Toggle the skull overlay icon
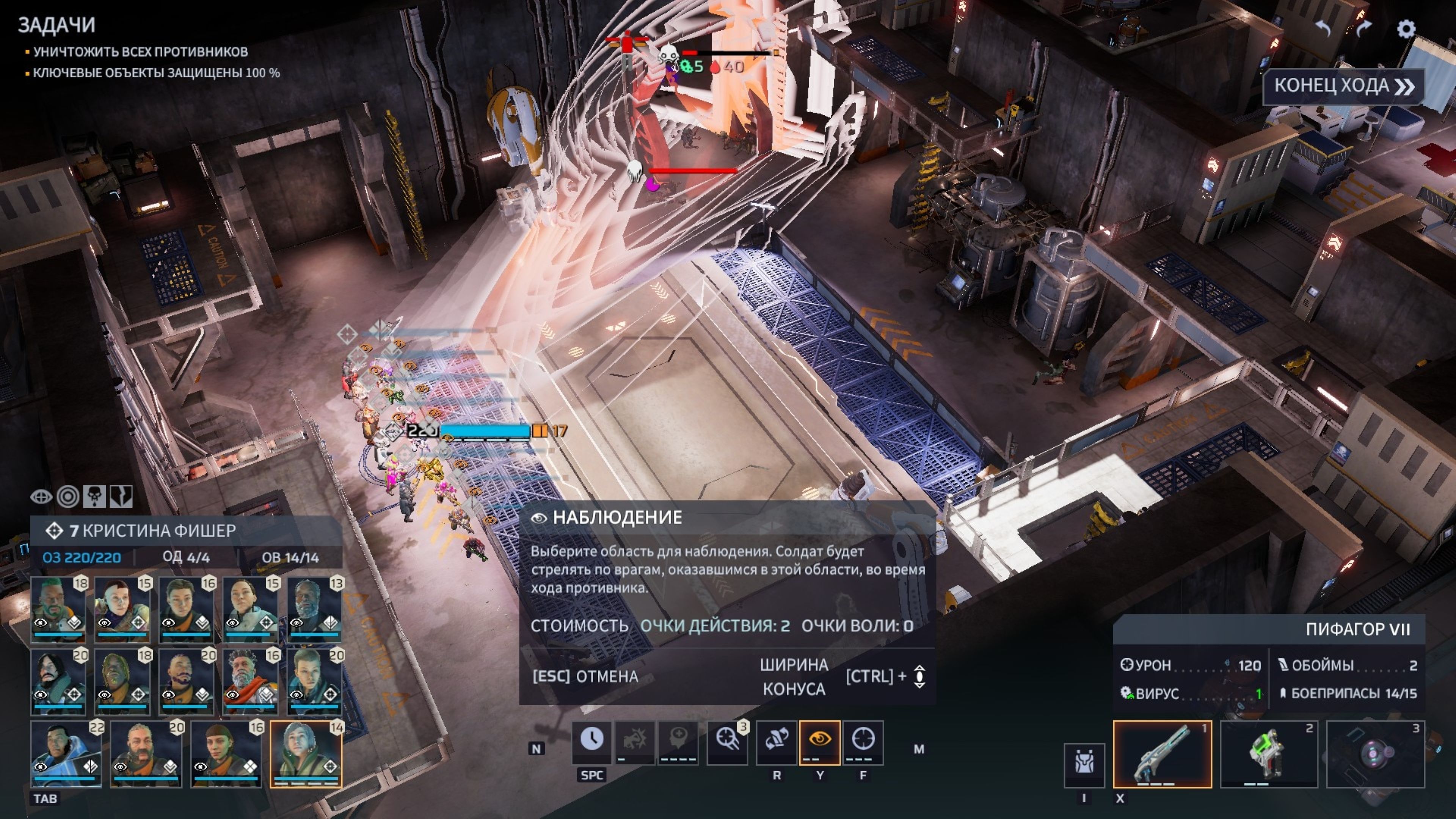 point(94,497)
